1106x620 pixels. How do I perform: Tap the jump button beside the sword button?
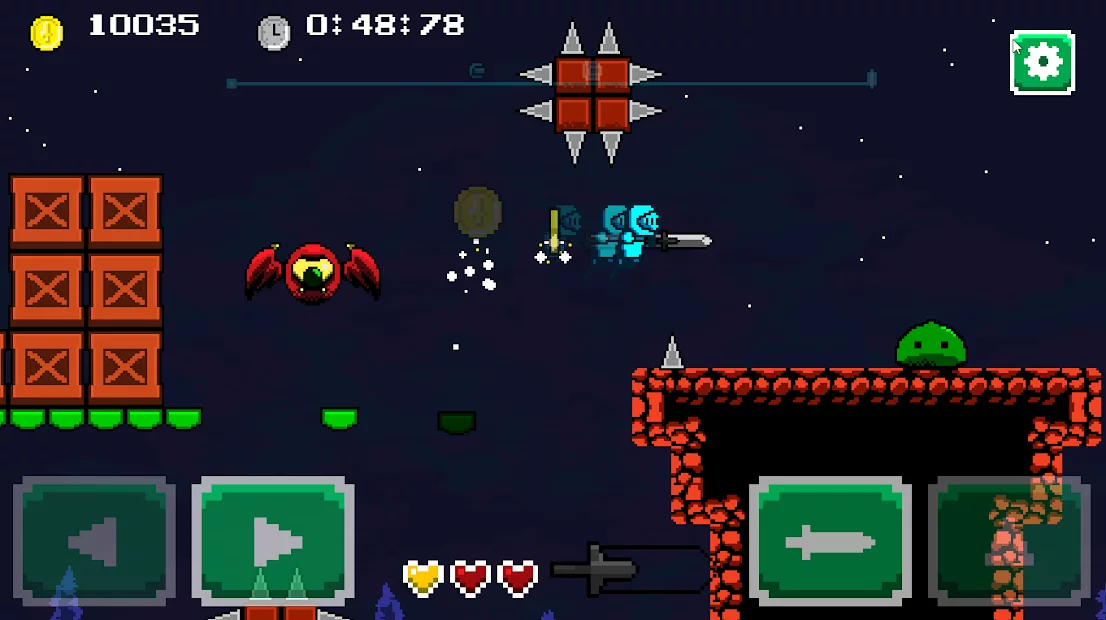1010,542
